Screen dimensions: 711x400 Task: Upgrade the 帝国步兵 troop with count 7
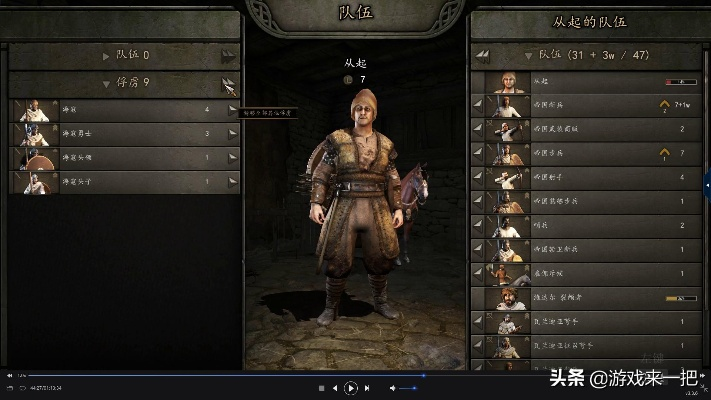click(662, 153)
